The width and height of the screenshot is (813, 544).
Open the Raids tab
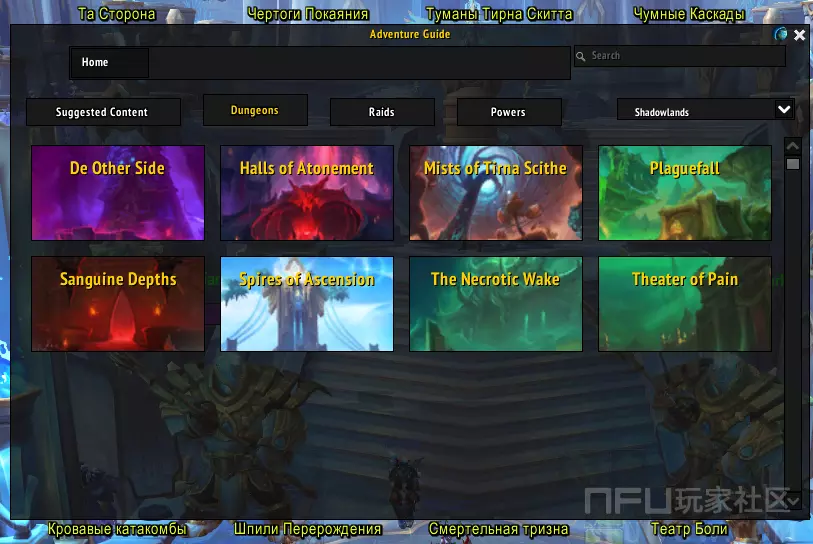[381, 112]
